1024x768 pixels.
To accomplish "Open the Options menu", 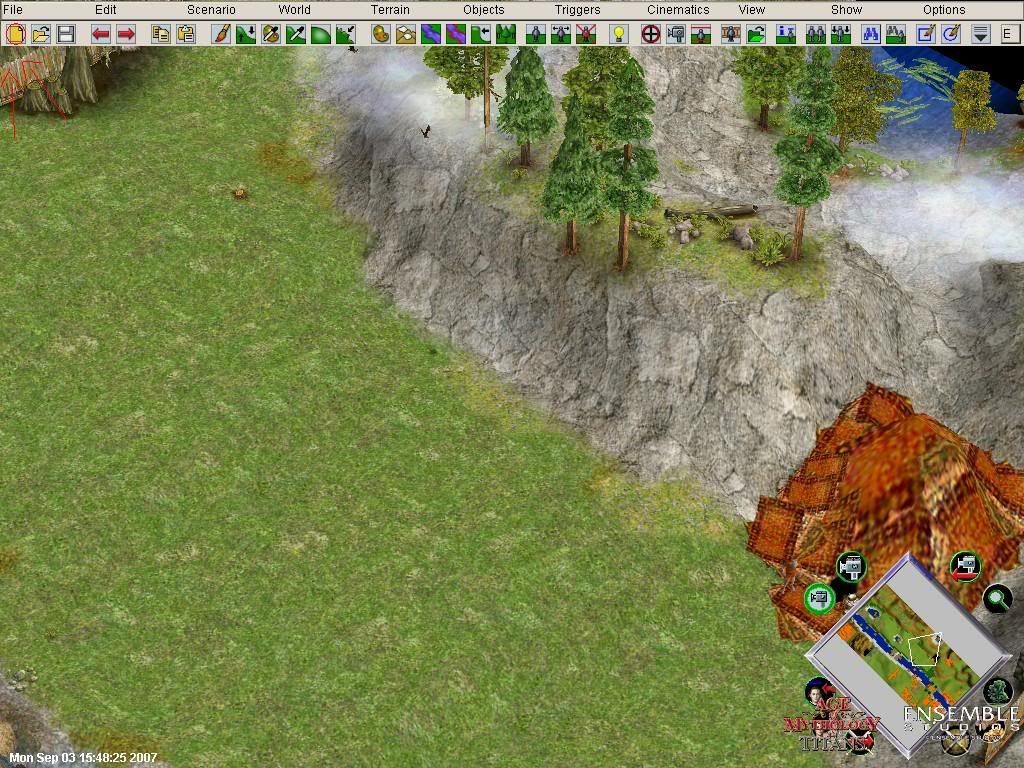I will pyautogui.click(x=944, y=10).
